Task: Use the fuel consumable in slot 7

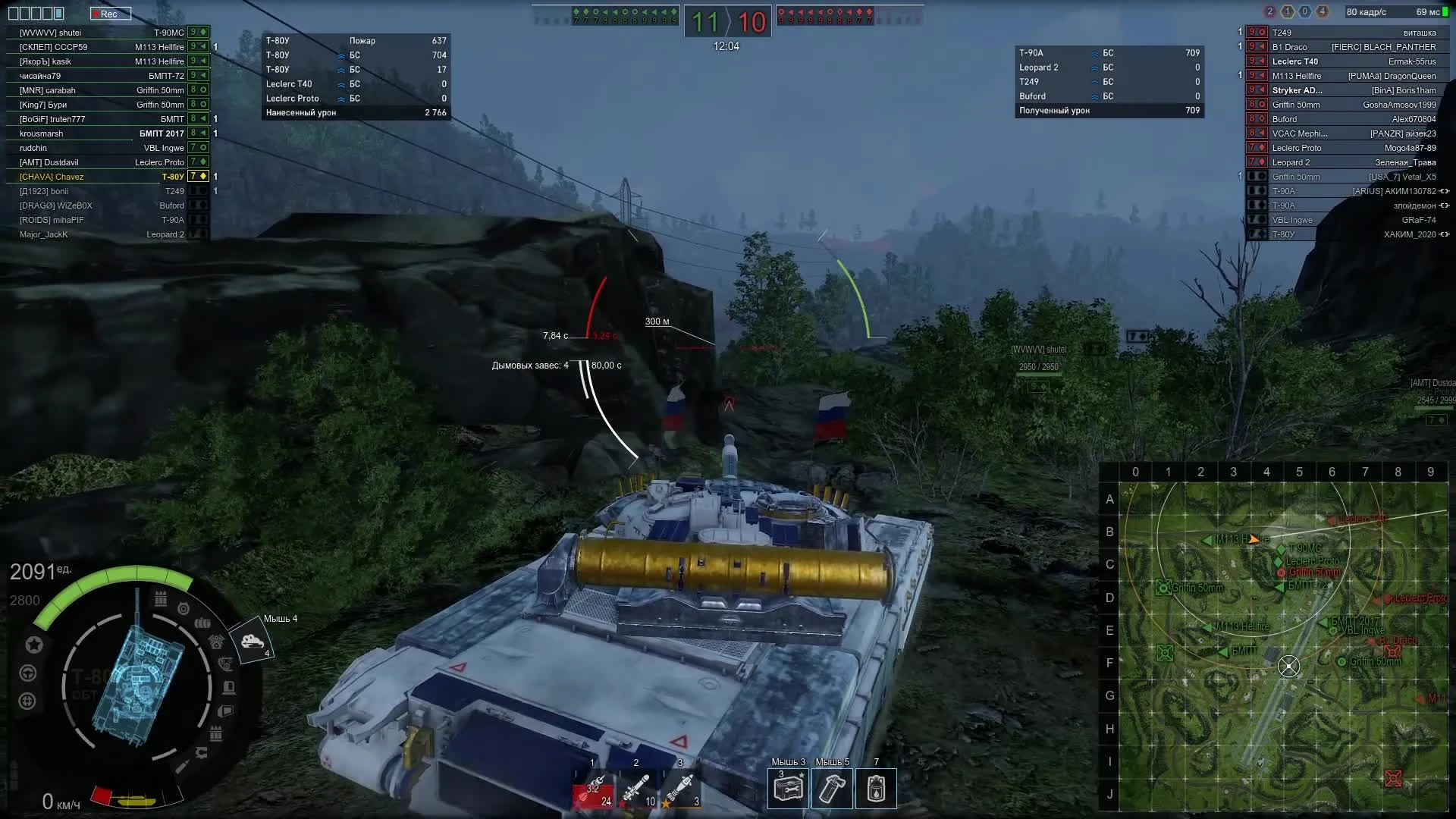Action: click(876, 789)
